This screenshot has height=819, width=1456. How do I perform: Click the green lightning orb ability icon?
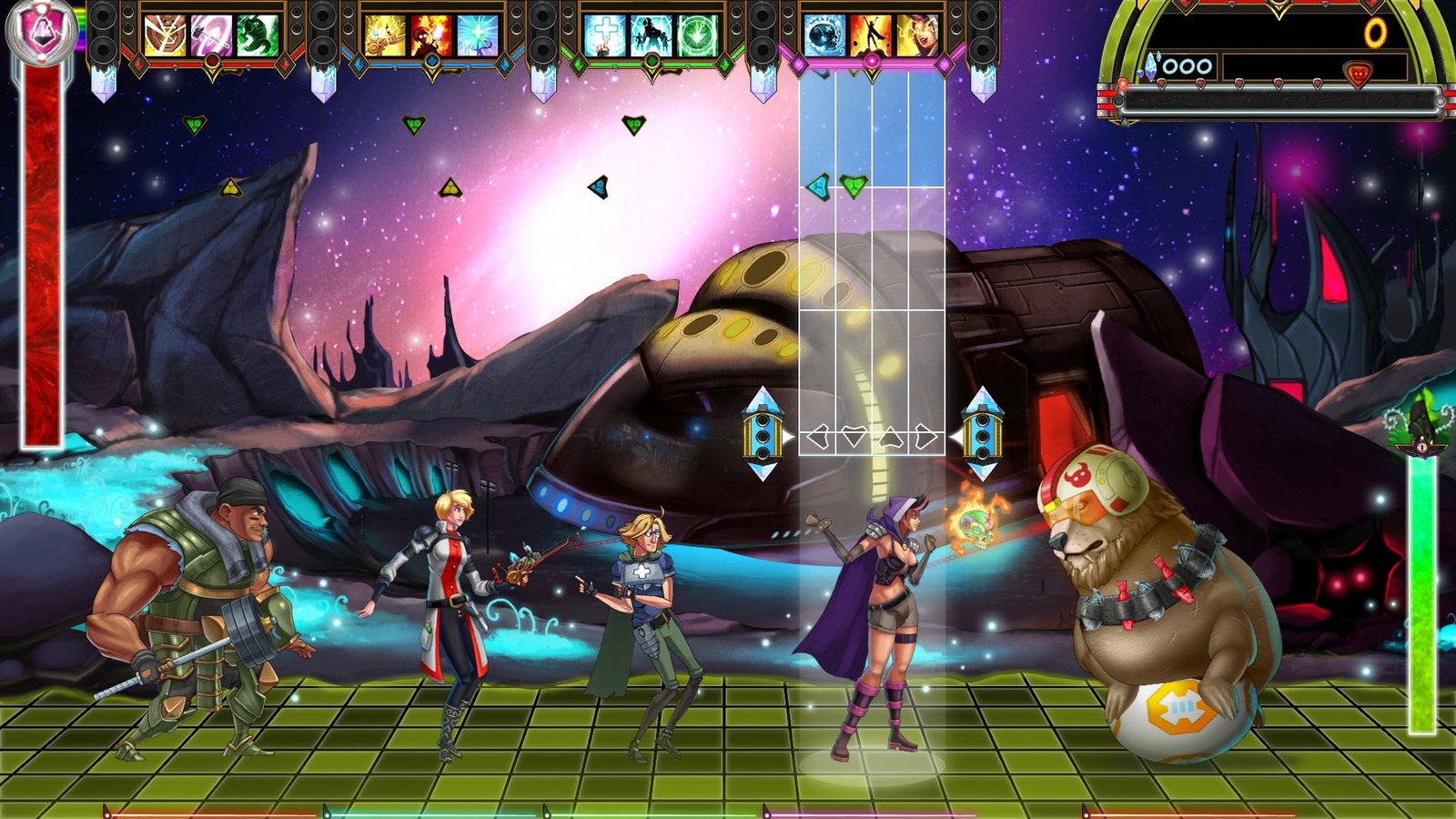point(697,35)
